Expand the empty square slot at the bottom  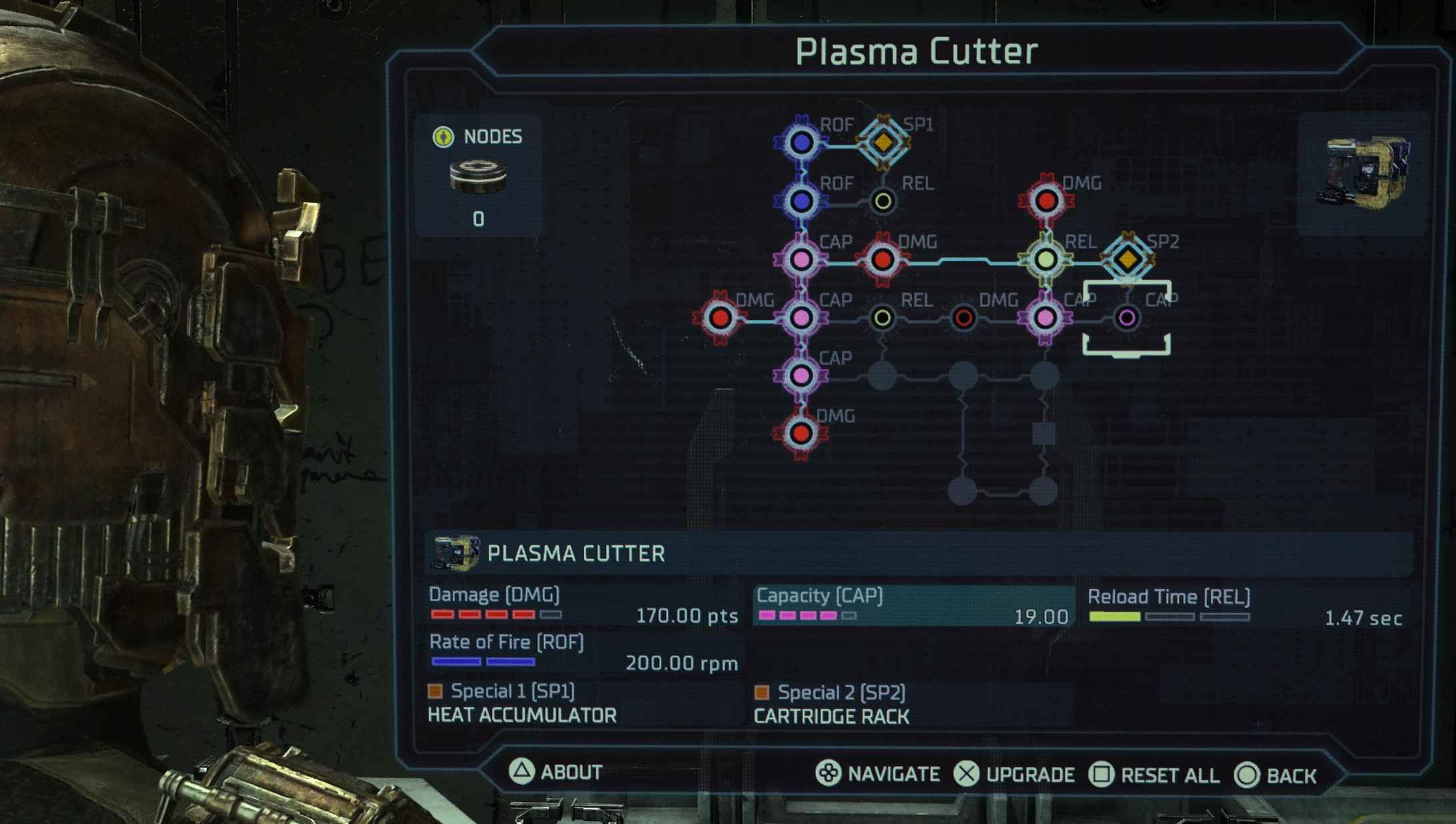click(x=1043, y=433)
